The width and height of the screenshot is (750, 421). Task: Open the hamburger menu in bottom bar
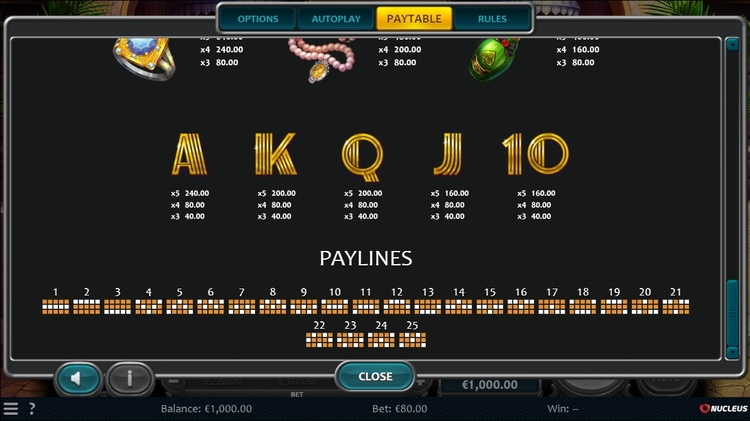click(x=11, y=409)
